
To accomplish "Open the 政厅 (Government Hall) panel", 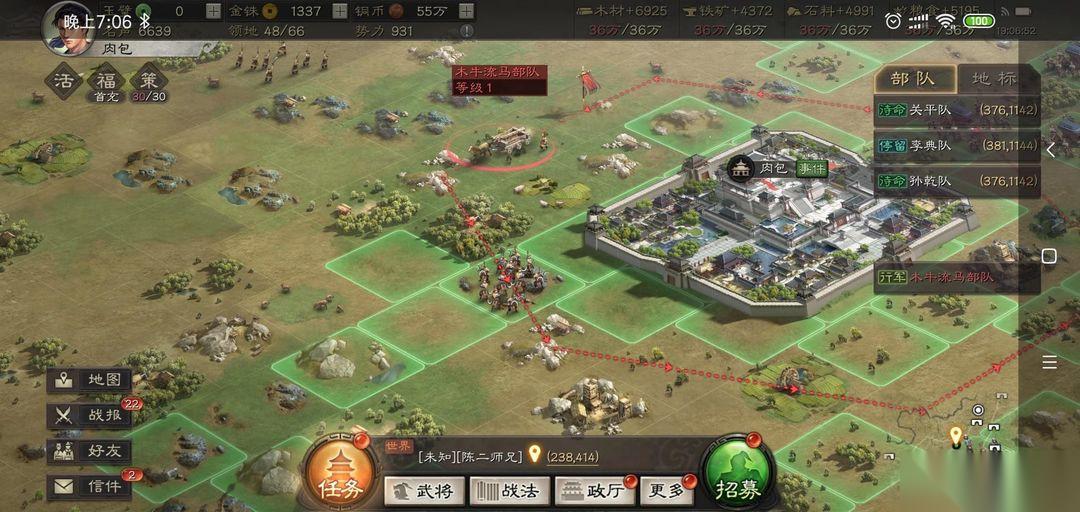I will [595, 490].
